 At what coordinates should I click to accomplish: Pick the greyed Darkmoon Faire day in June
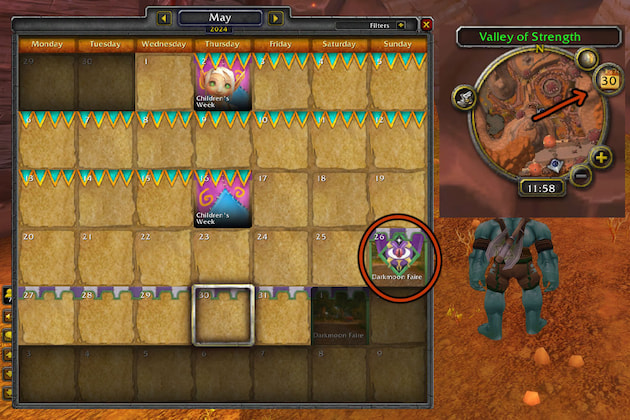(340, 315)
